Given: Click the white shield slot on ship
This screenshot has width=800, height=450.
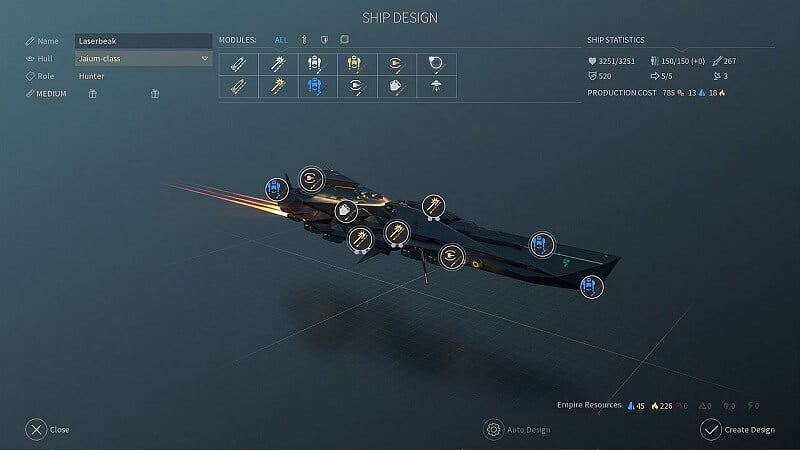Looking at the screenshot, I should [346, 211].
